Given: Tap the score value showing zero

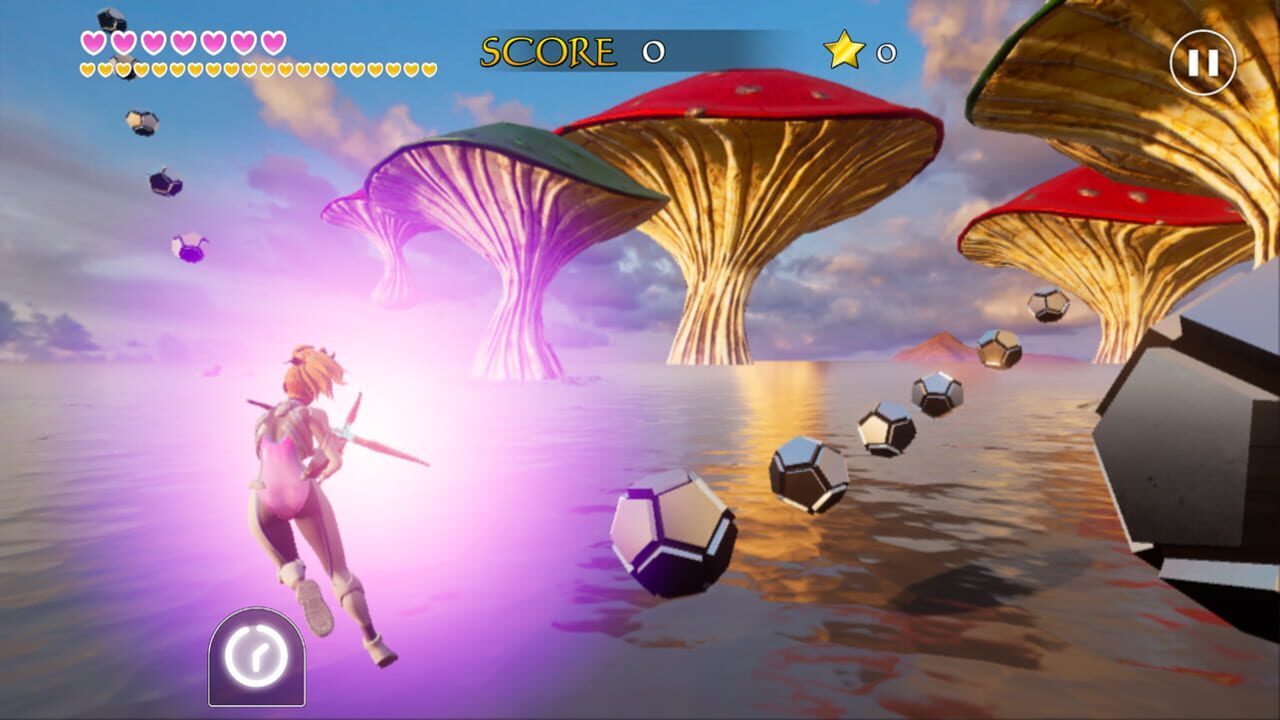Looking at the screenshot, I should (655, 49).
